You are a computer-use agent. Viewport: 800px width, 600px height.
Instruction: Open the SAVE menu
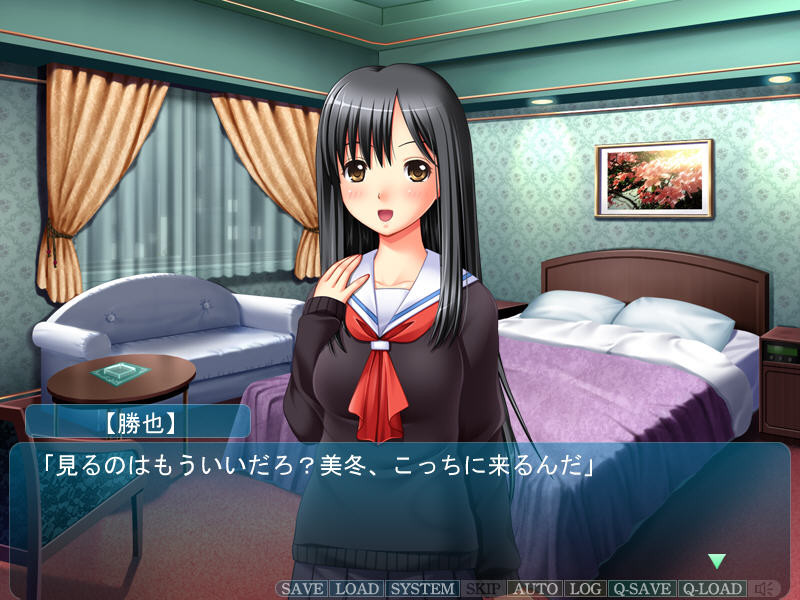pos(301,589)
